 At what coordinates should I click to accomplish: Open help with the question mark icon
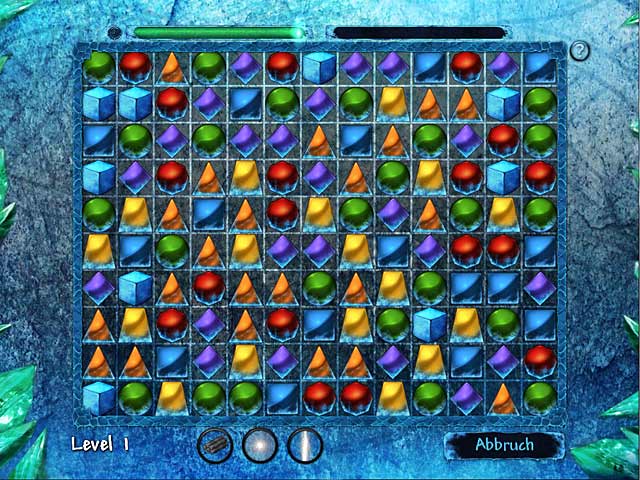pyautogui.click(x=579, y=51)
